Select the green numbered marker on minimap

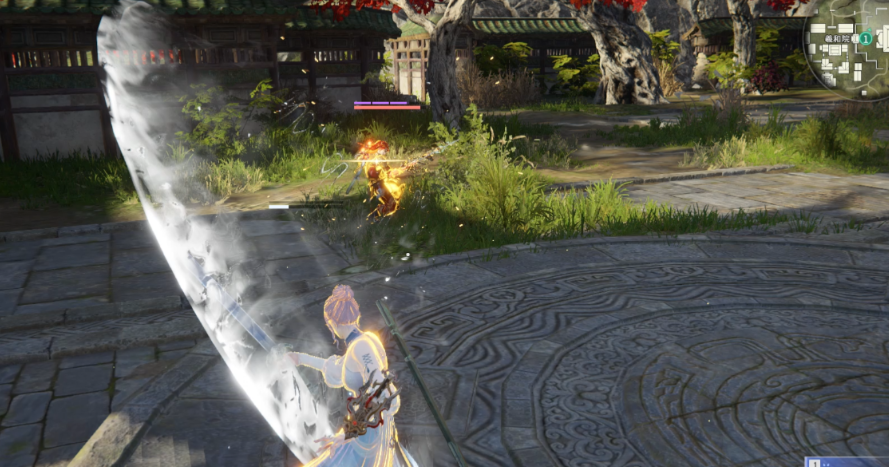866,38
